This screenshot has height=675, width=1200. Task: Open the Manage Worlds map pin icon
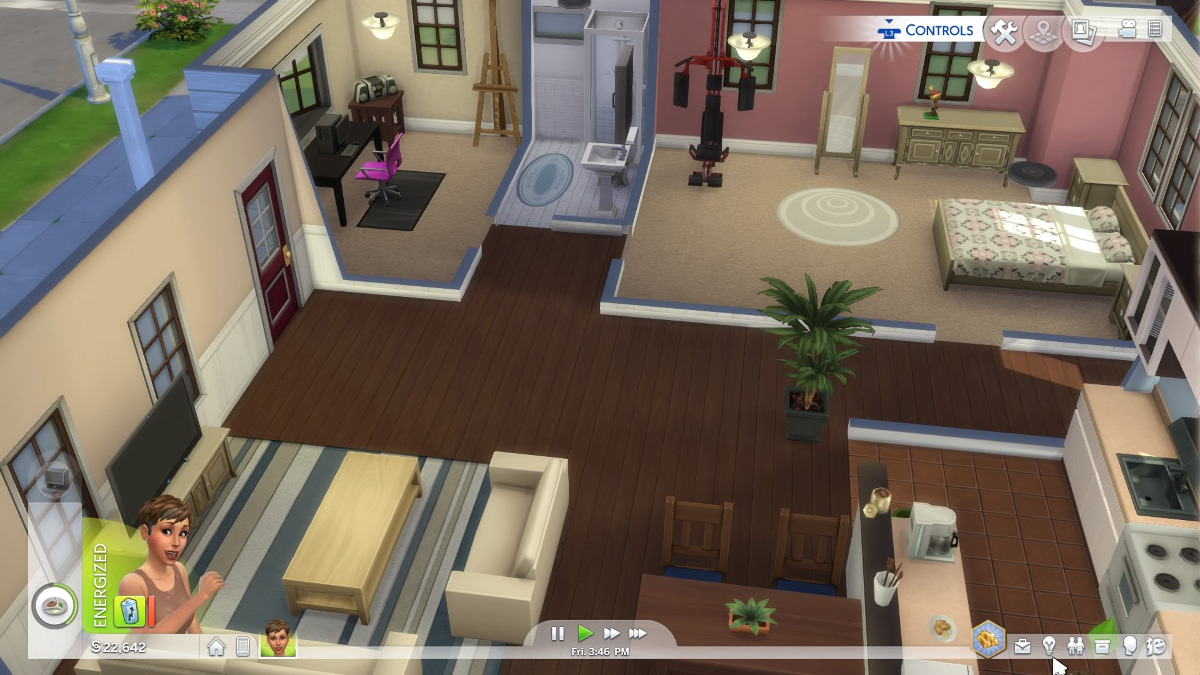pos(1043,32)
